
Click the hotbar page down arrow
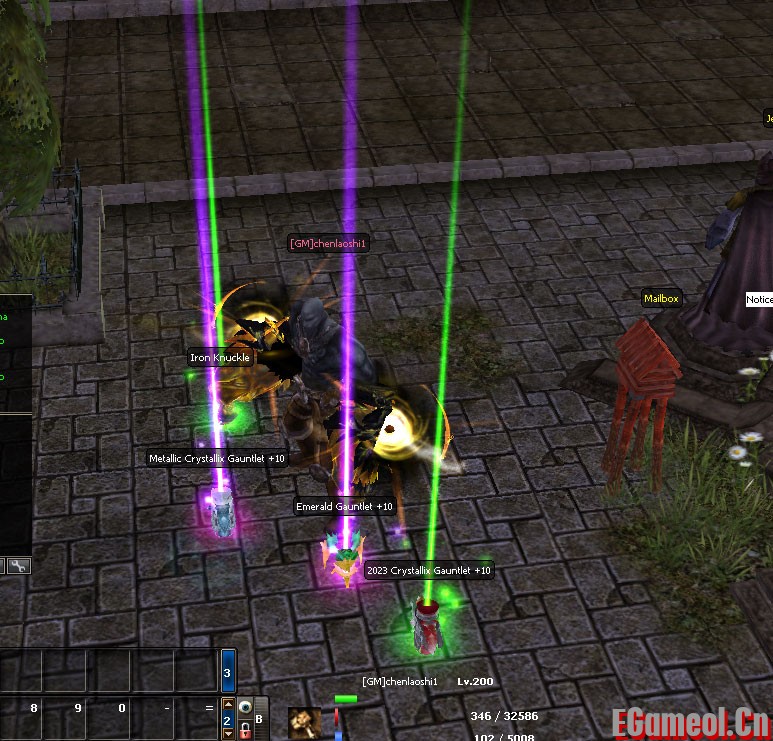tap(228, 734)
